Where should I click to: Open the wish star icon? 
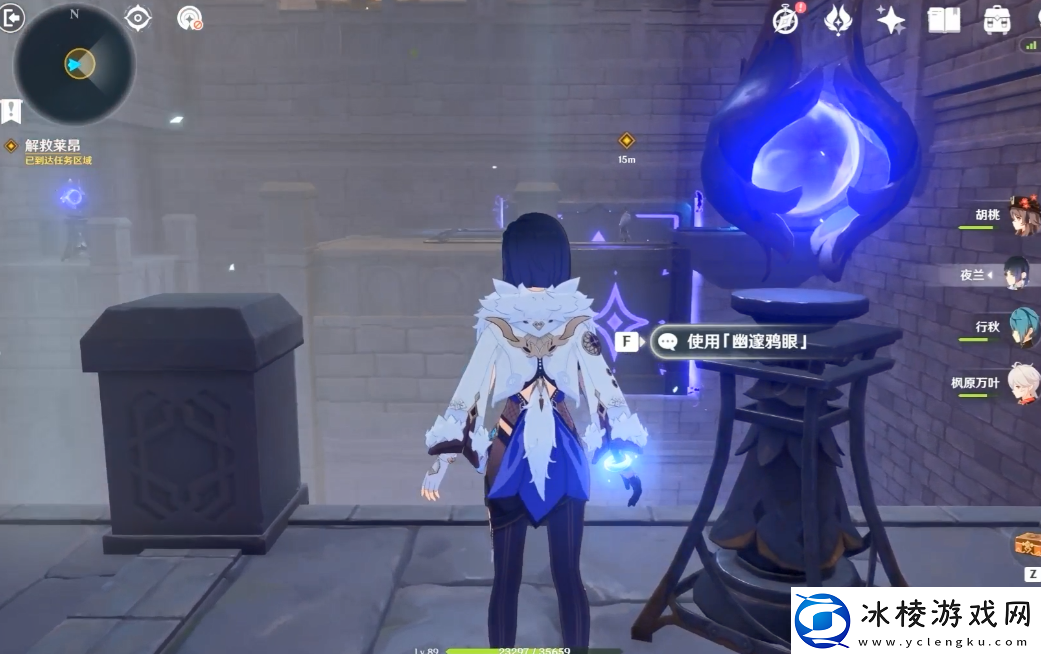[x=889, y=19]
